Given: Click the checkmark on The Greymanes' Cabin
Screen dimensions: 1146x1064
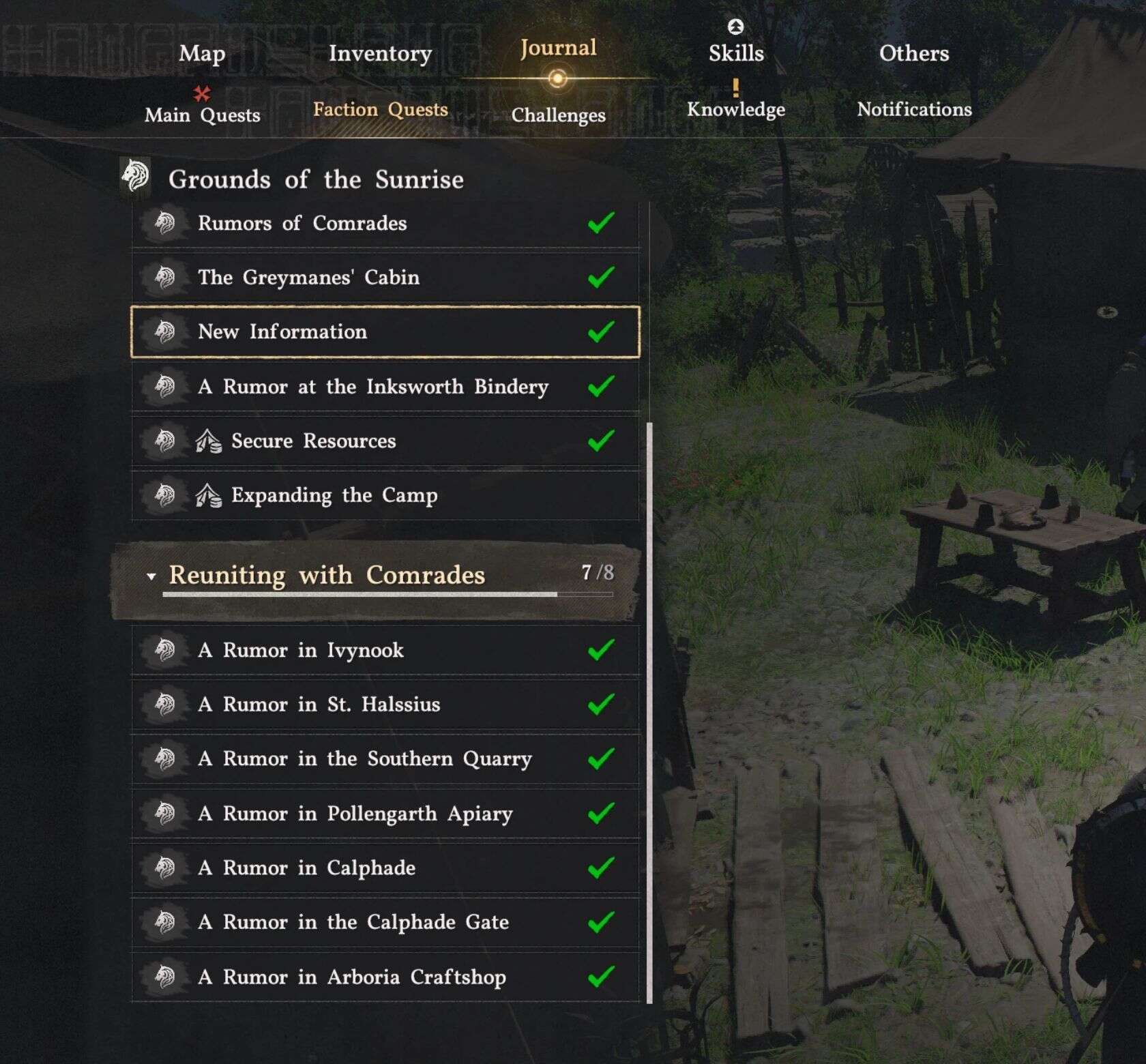Looking at the screenshot, I should pos(601,277).
